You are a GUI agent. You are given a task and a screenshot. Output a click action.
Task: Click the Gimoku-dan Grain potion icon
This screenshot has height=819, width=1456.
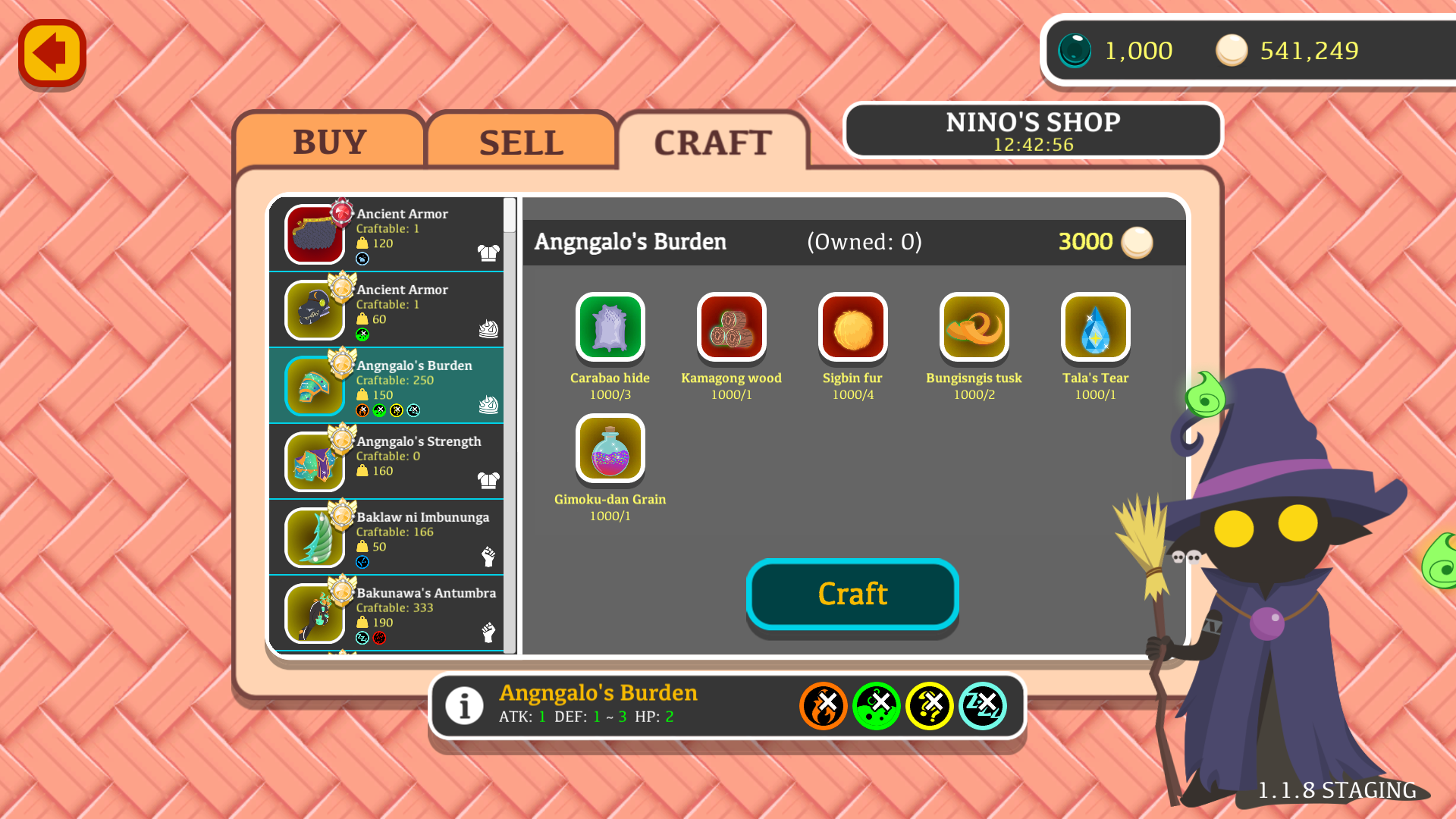610,448
